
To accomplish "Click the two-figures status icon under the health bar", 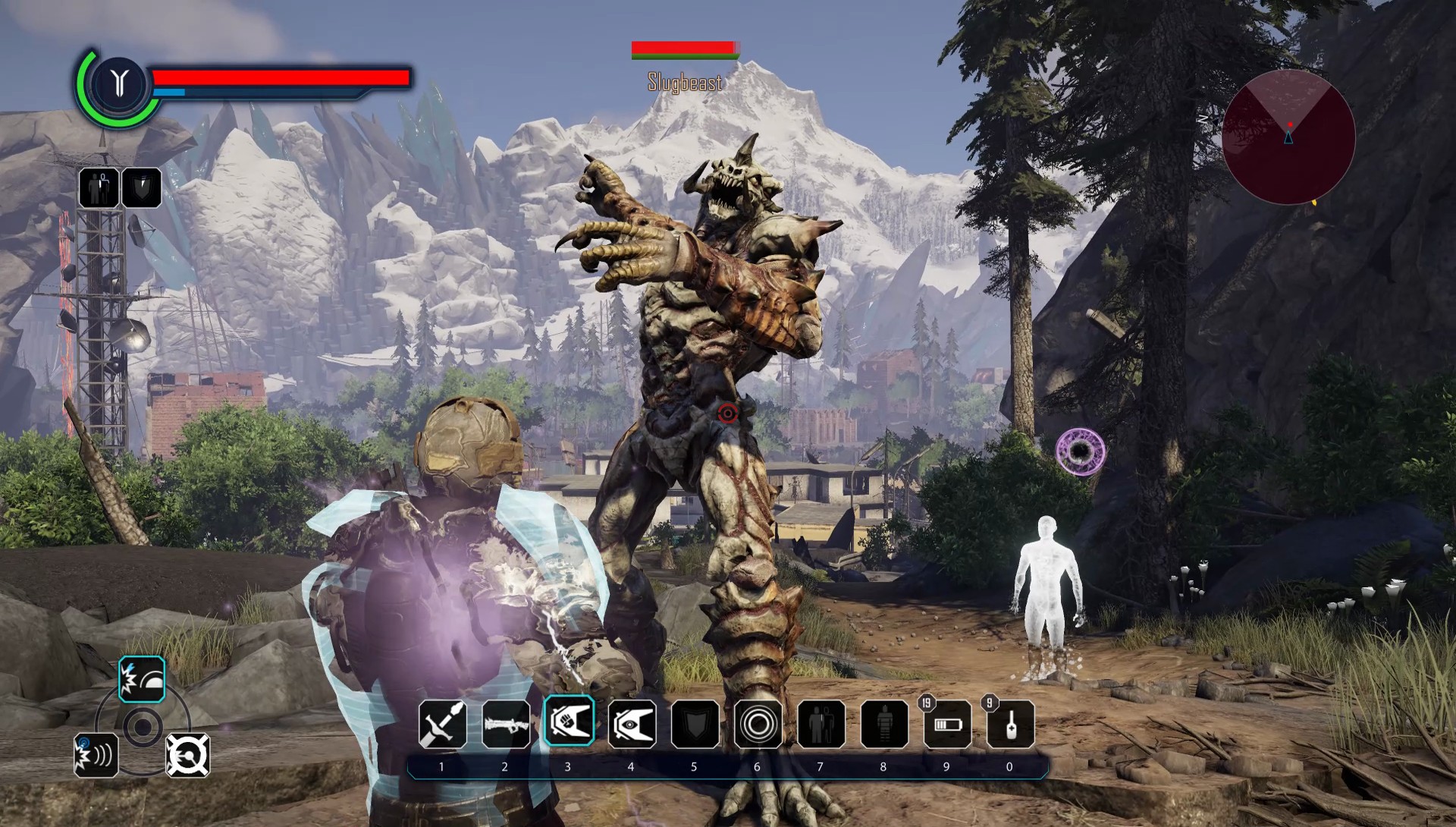I will click(x=99, y=187).
